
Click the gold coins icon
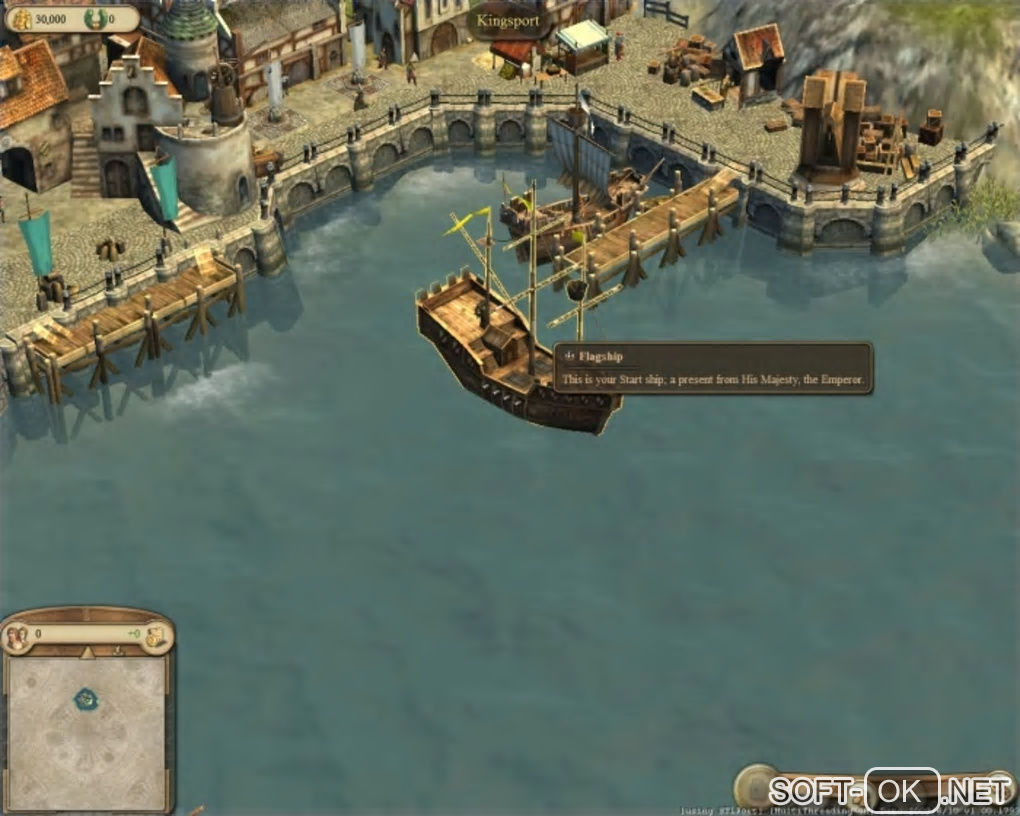tap(21, 19)
